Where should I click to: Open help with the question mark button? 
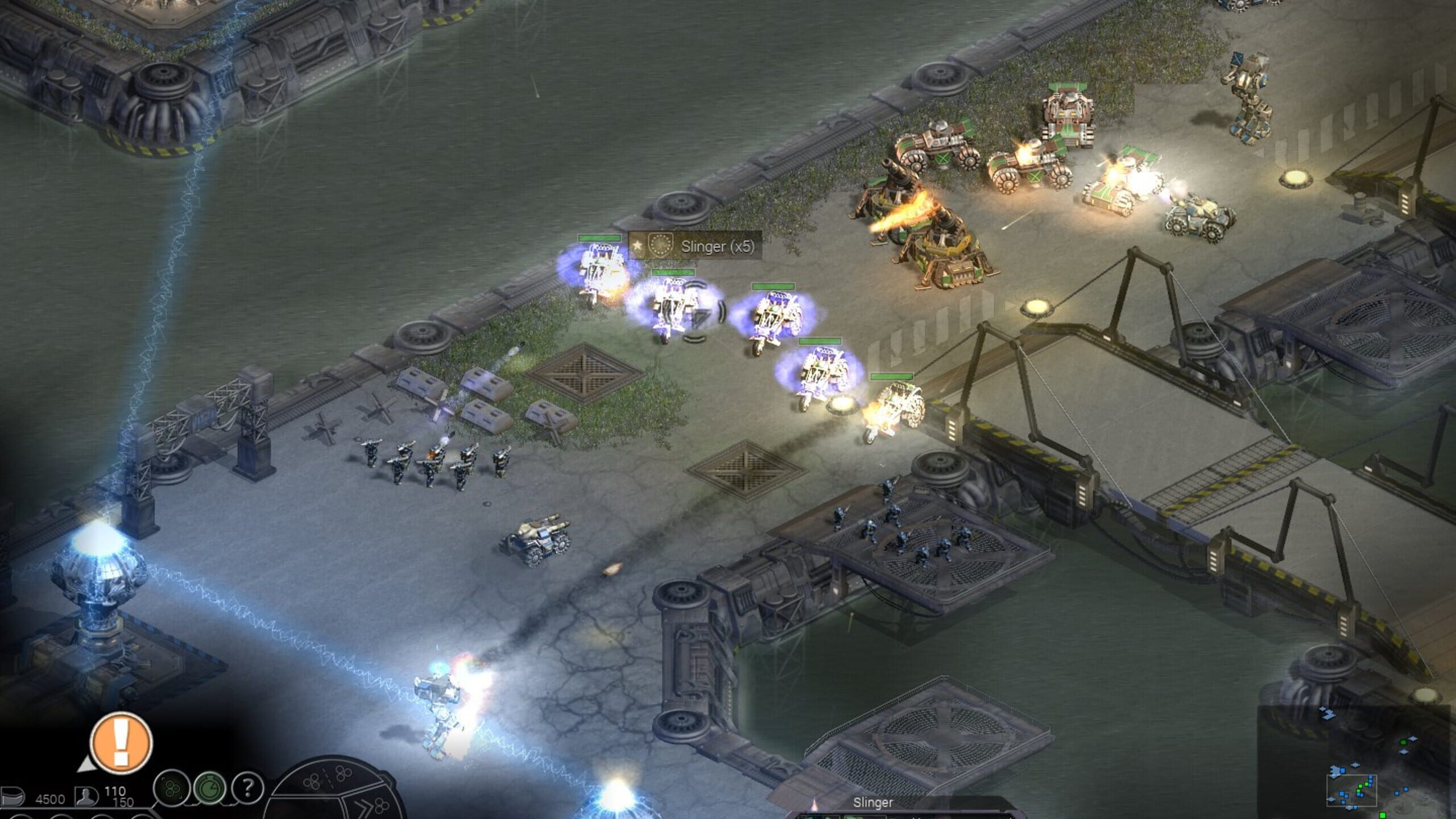tap(247, 788)
